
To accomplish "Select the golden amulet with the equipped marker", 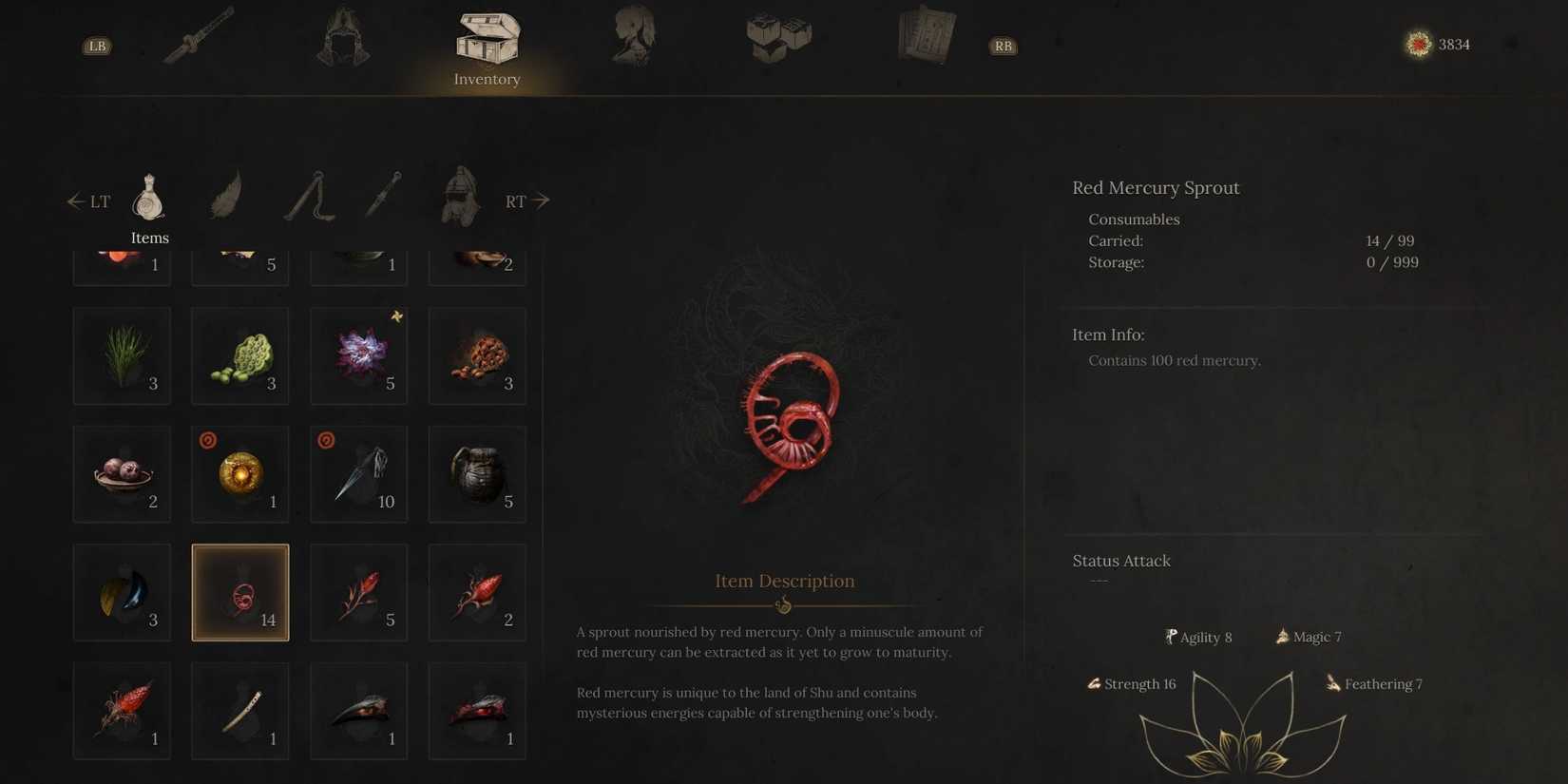I will tap(239, 473).
